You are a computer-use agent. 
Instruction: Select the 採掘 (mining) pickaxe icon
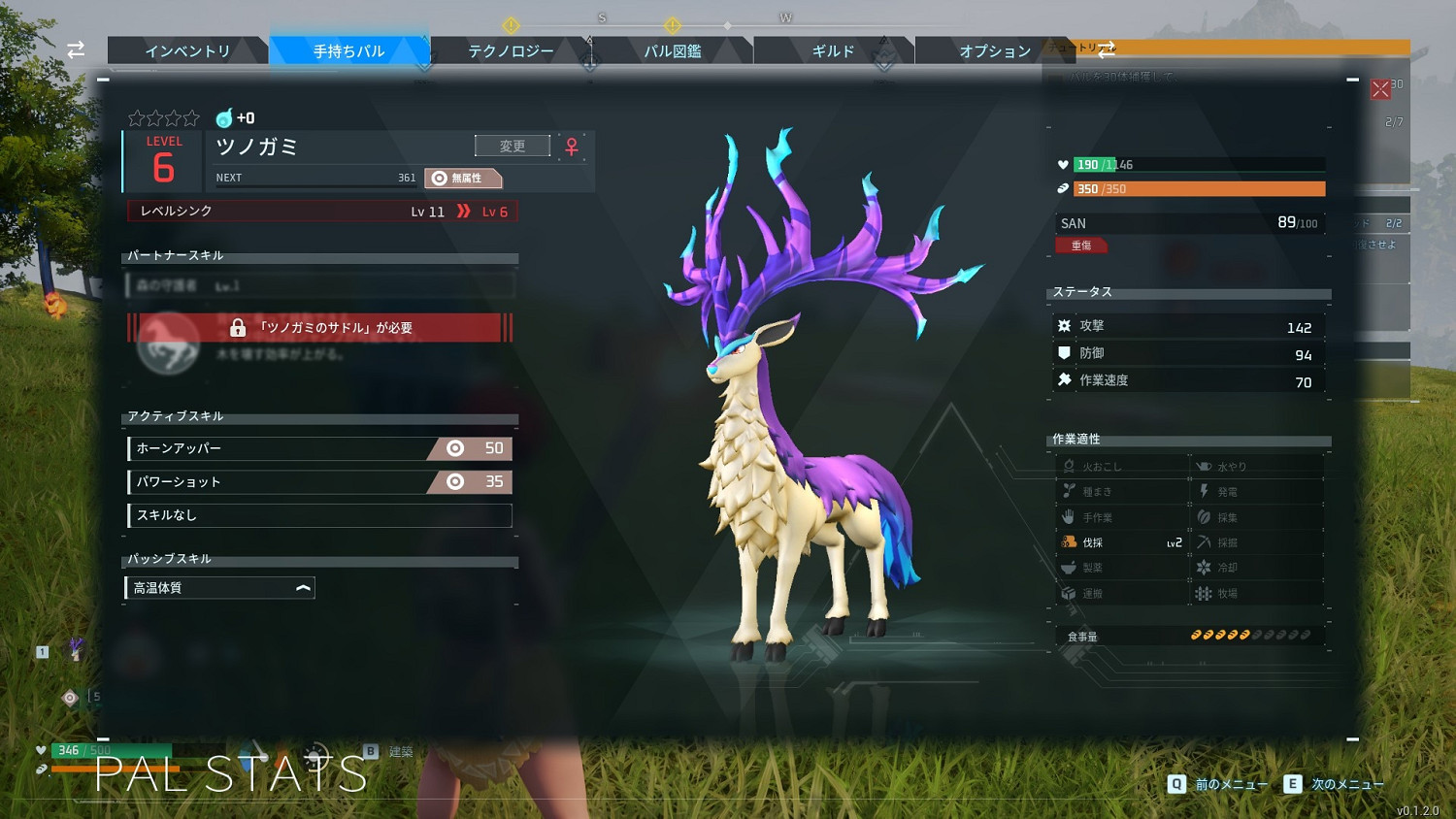point(1205,541)
